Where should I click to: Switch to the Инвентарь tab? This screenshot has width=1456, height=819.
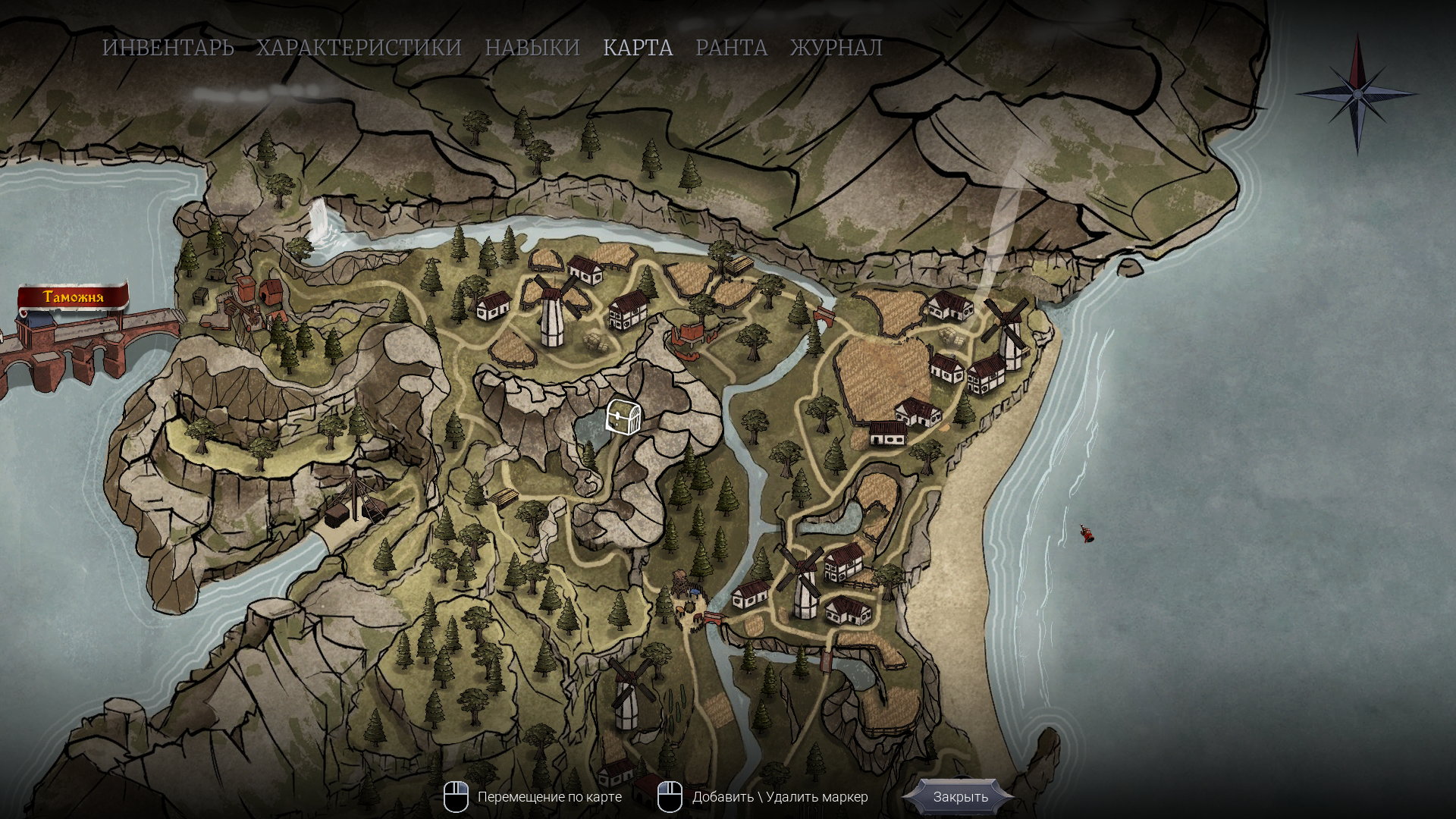click(168, 47)
